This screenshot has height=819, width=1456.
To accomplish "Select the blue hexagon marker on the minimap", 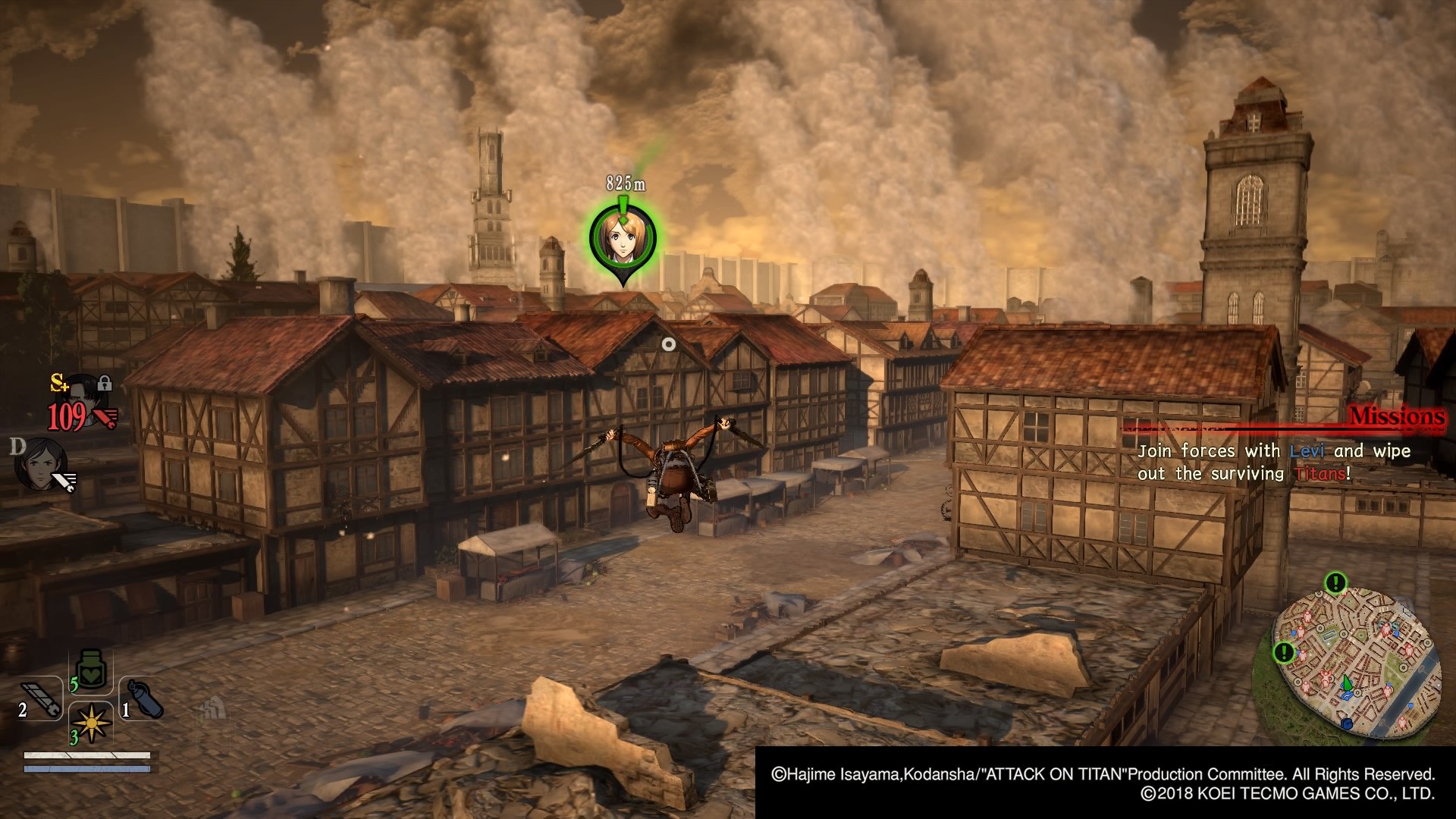I will [1346, 723].
